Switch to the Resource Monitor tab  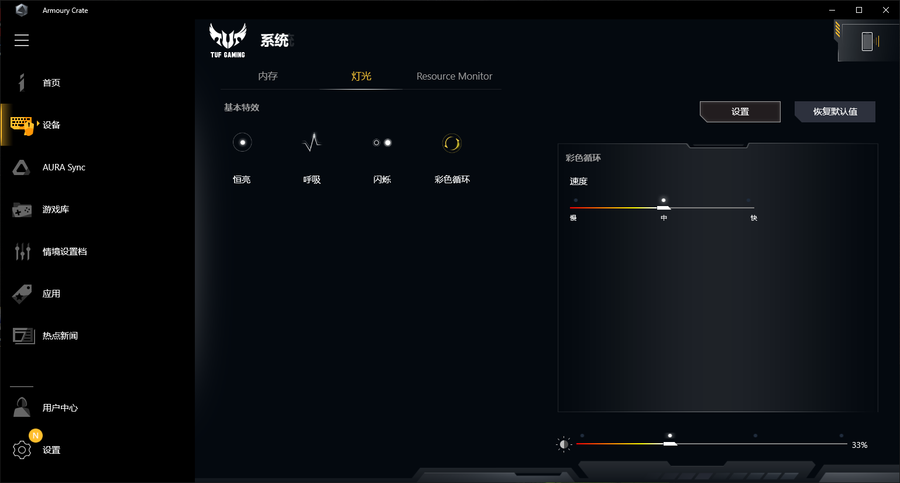[454, 76]
